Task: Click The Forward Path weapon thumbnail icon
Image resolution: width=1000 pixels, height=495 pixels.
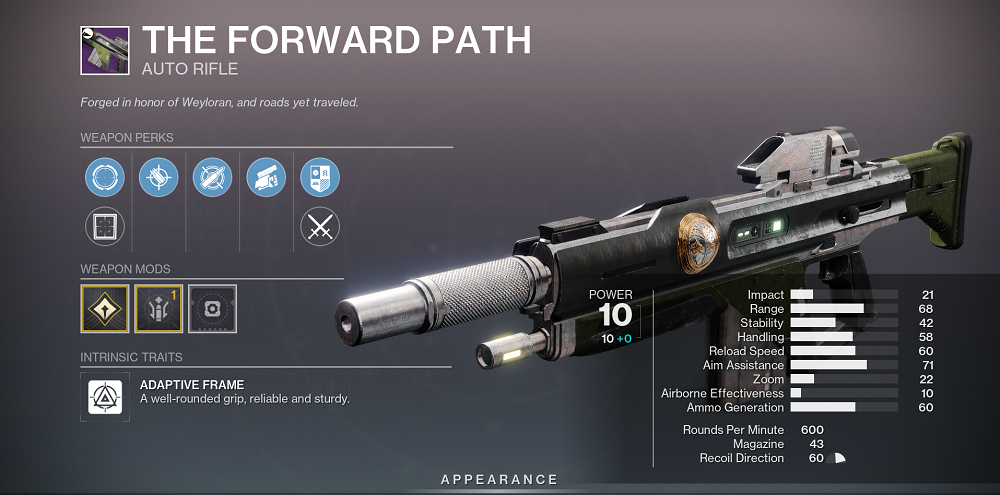Action: pyautogui.click(x=105, y=51)
